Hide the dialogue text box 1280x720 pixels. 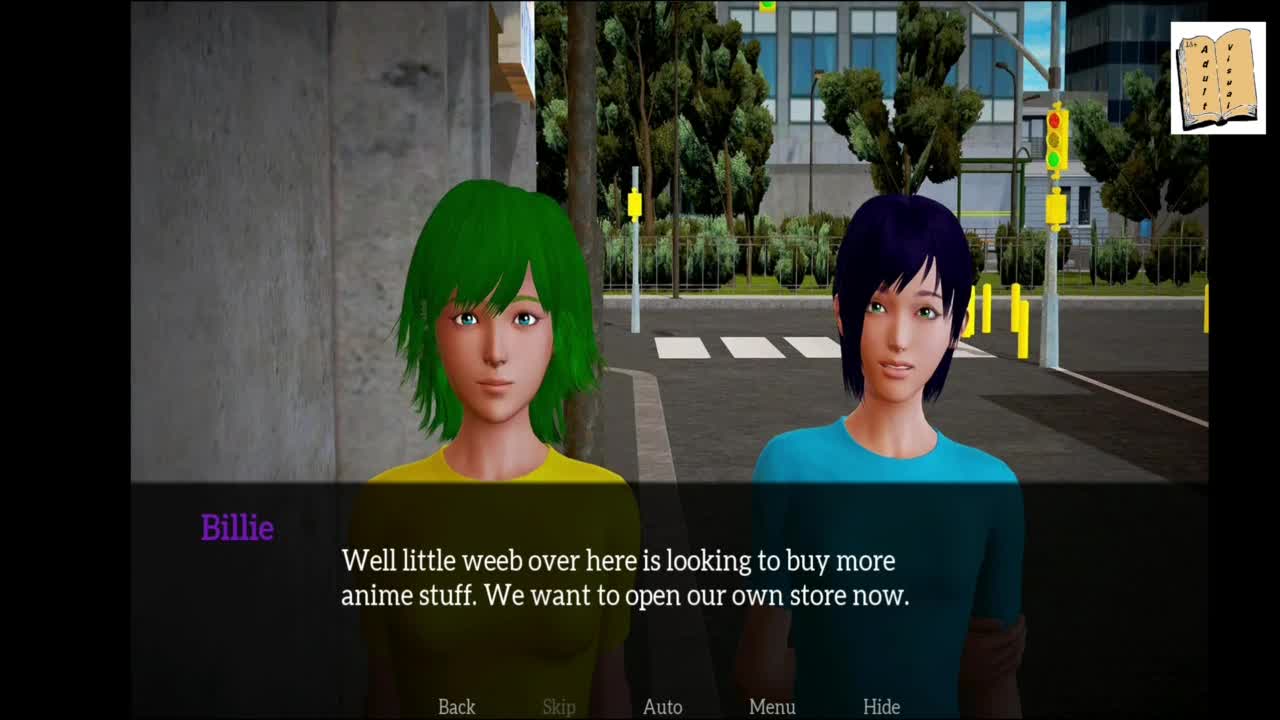tap(881, 707)
